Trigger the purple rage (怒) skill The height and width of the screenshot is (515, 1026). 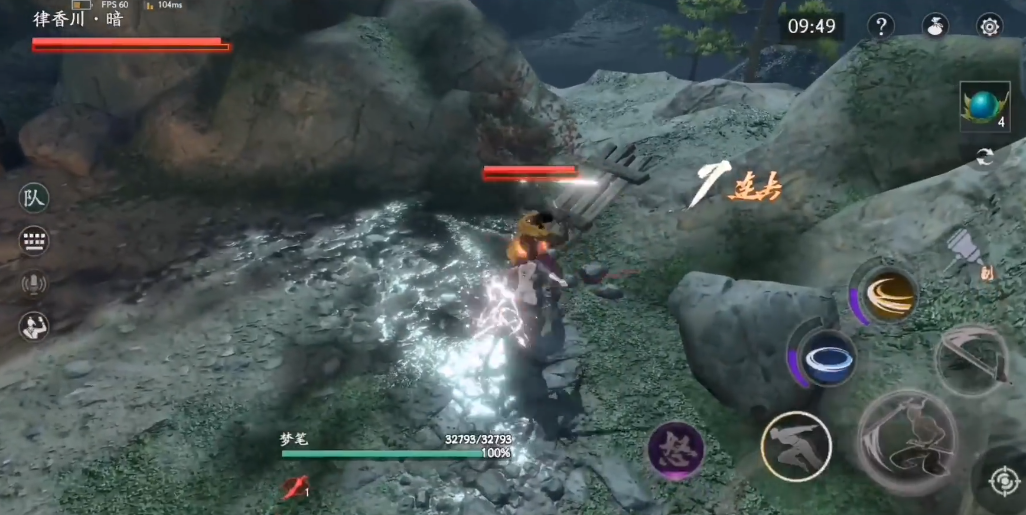point(677,449)
